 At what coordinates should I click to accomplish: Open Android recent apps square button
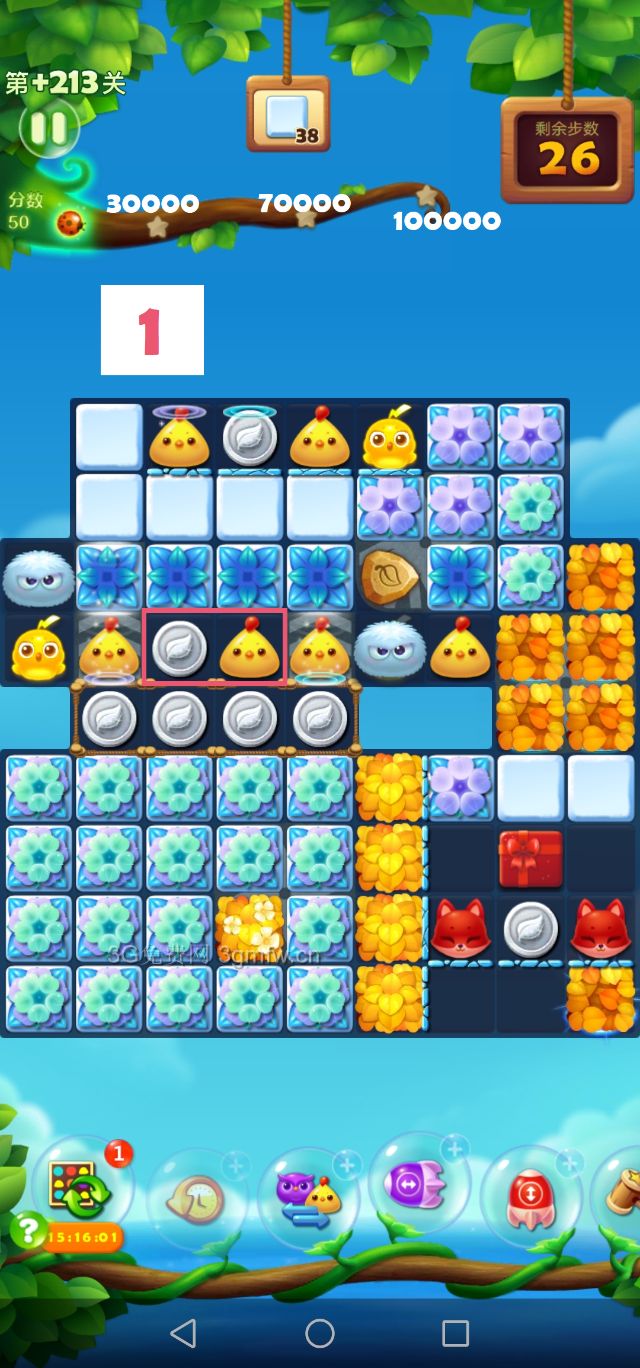tap(456, 1332)
